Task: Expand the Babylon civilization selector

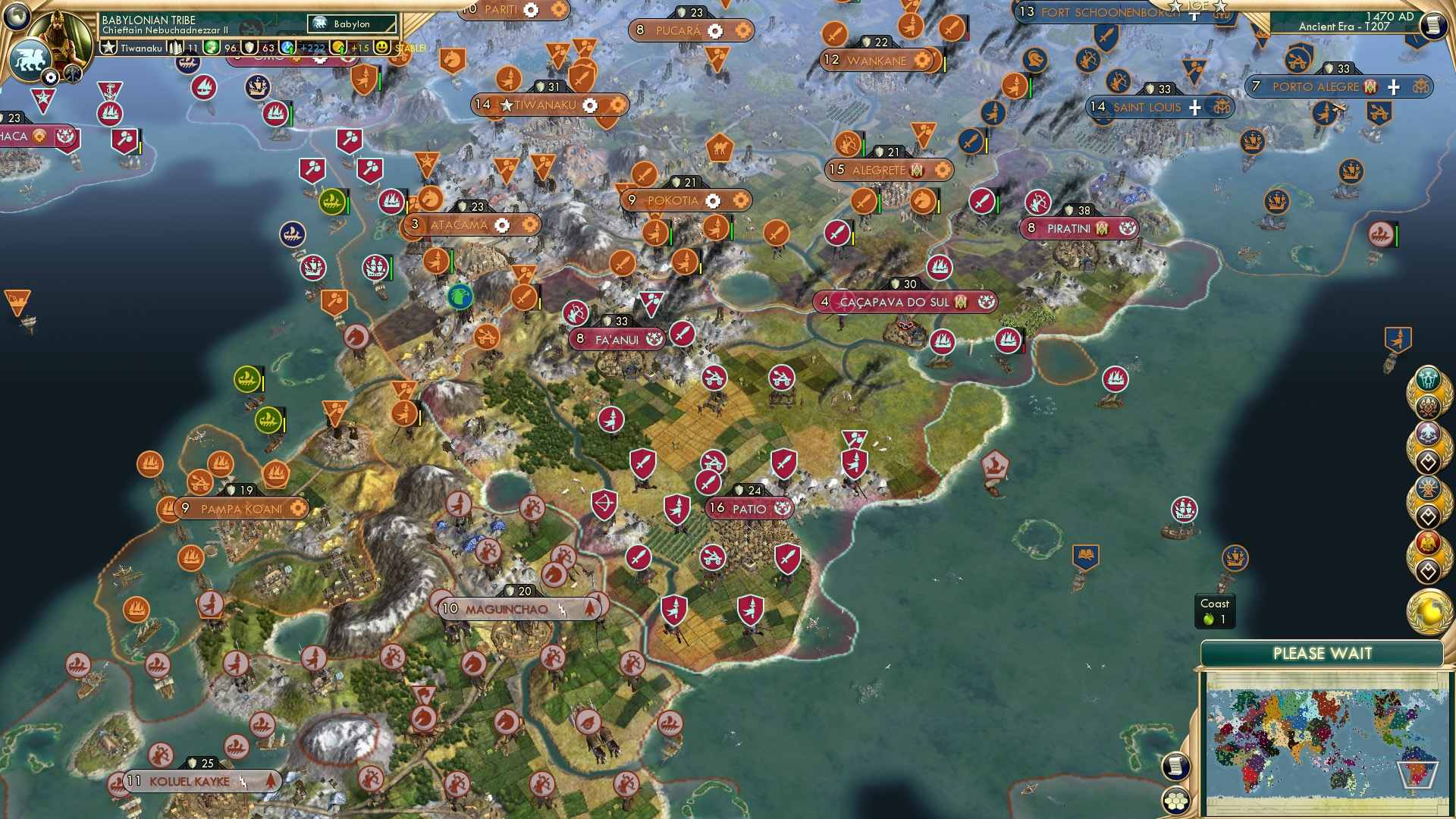Action: pos(351,24)
